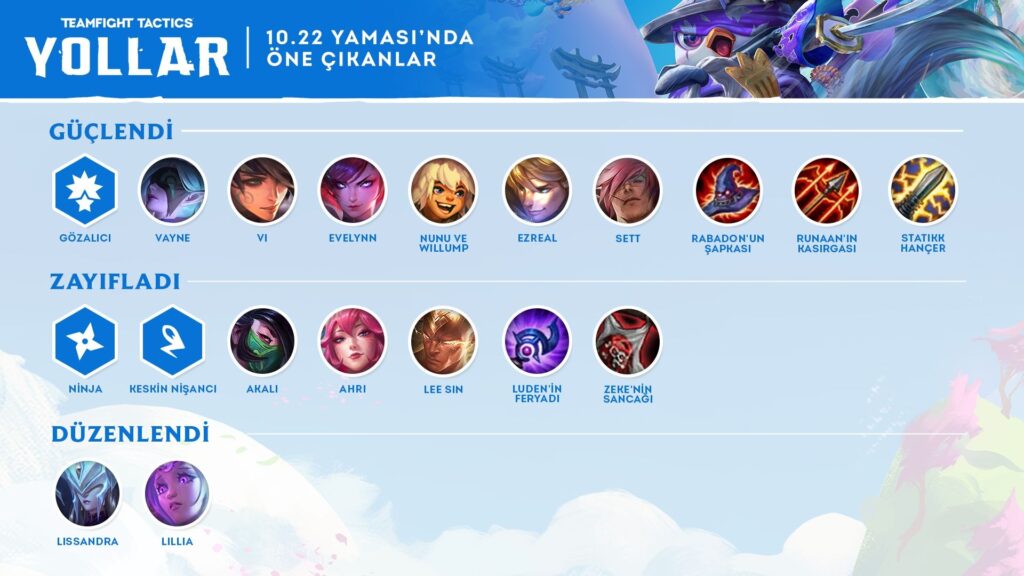Pick the Ezreal champion icon
Image resolution: width=1024 pixels, height=576 pixels.
(537, 190)
